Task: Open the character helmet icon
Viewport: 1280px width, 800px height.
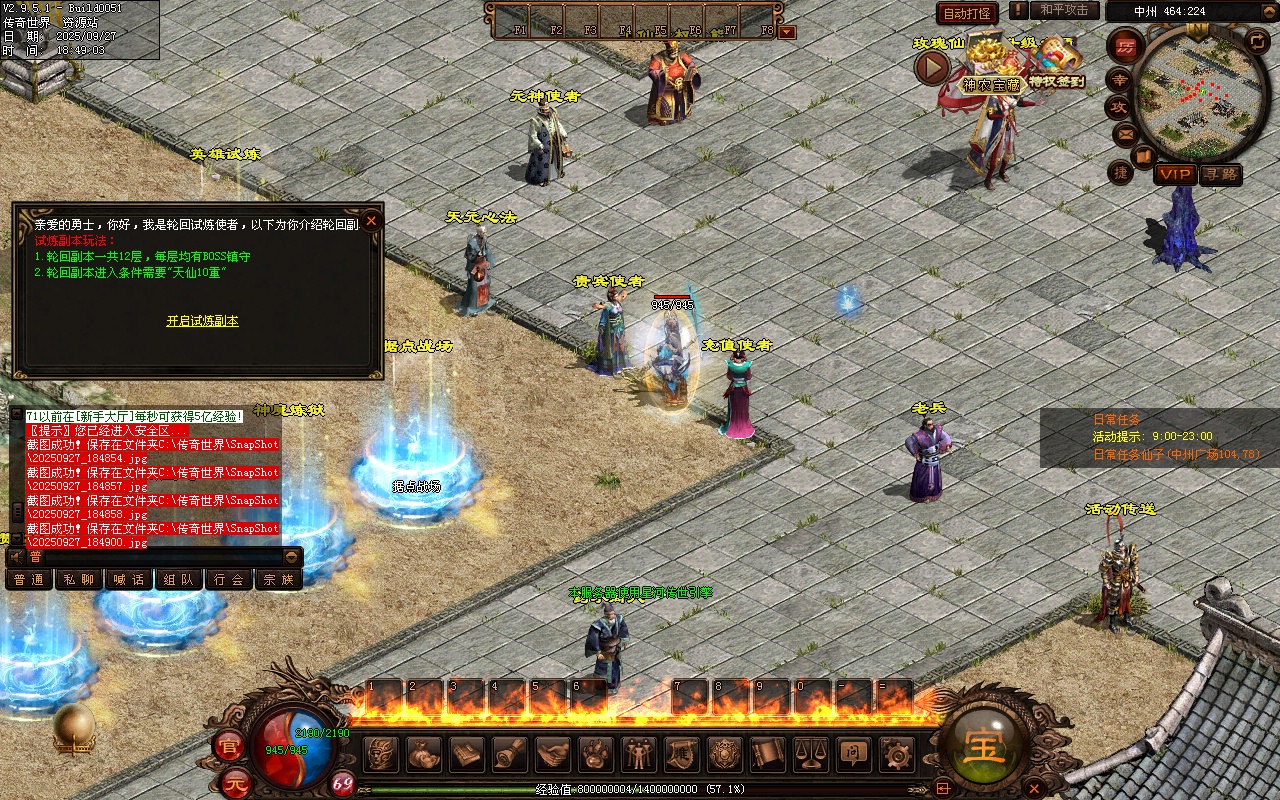Action: pos(380,754)
